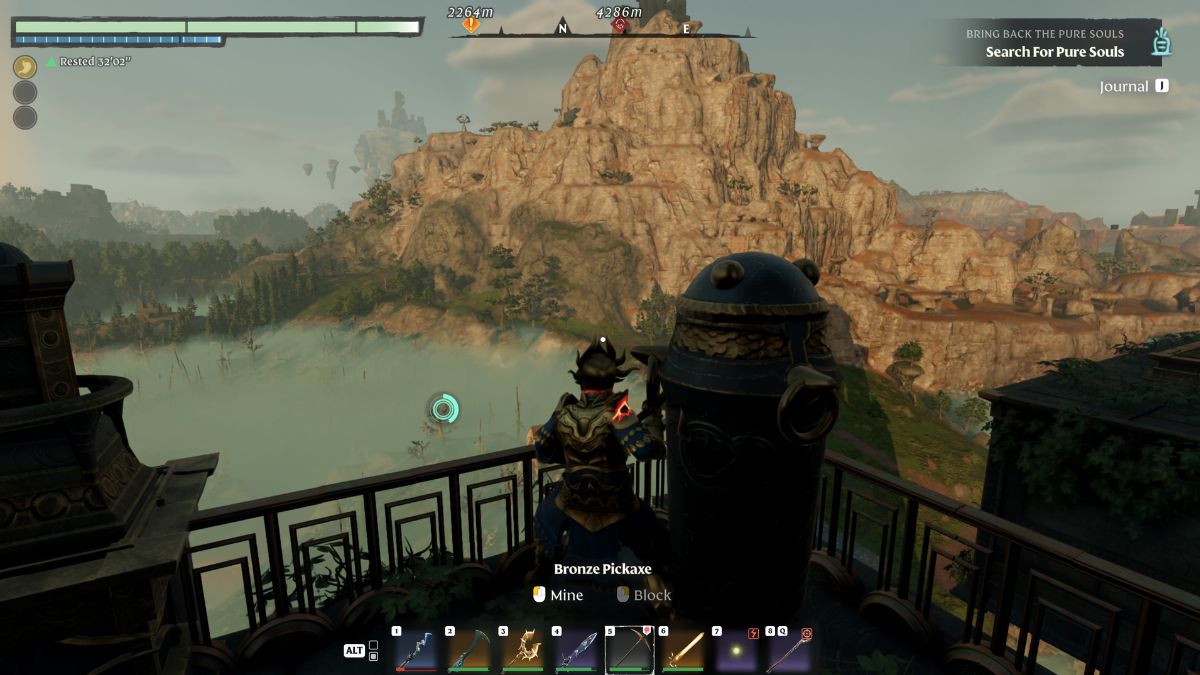Click the flame altar icon beside the quest
The width and height of the screenshot is (1200, 675).
pos(1161,42)
